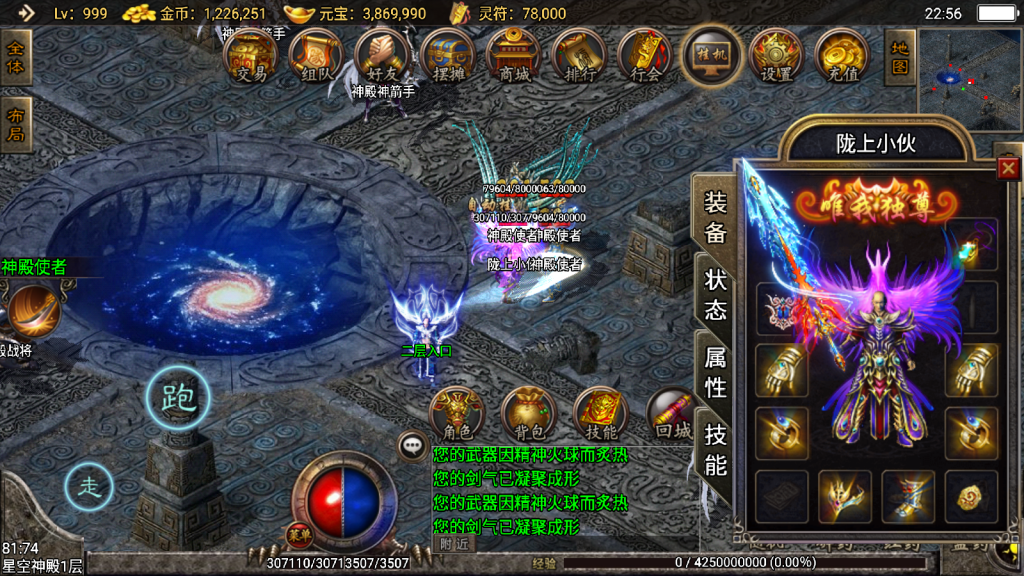Open the 背包 backpack
Screen dimensions: 1024x576
click(x=528, y=414)
